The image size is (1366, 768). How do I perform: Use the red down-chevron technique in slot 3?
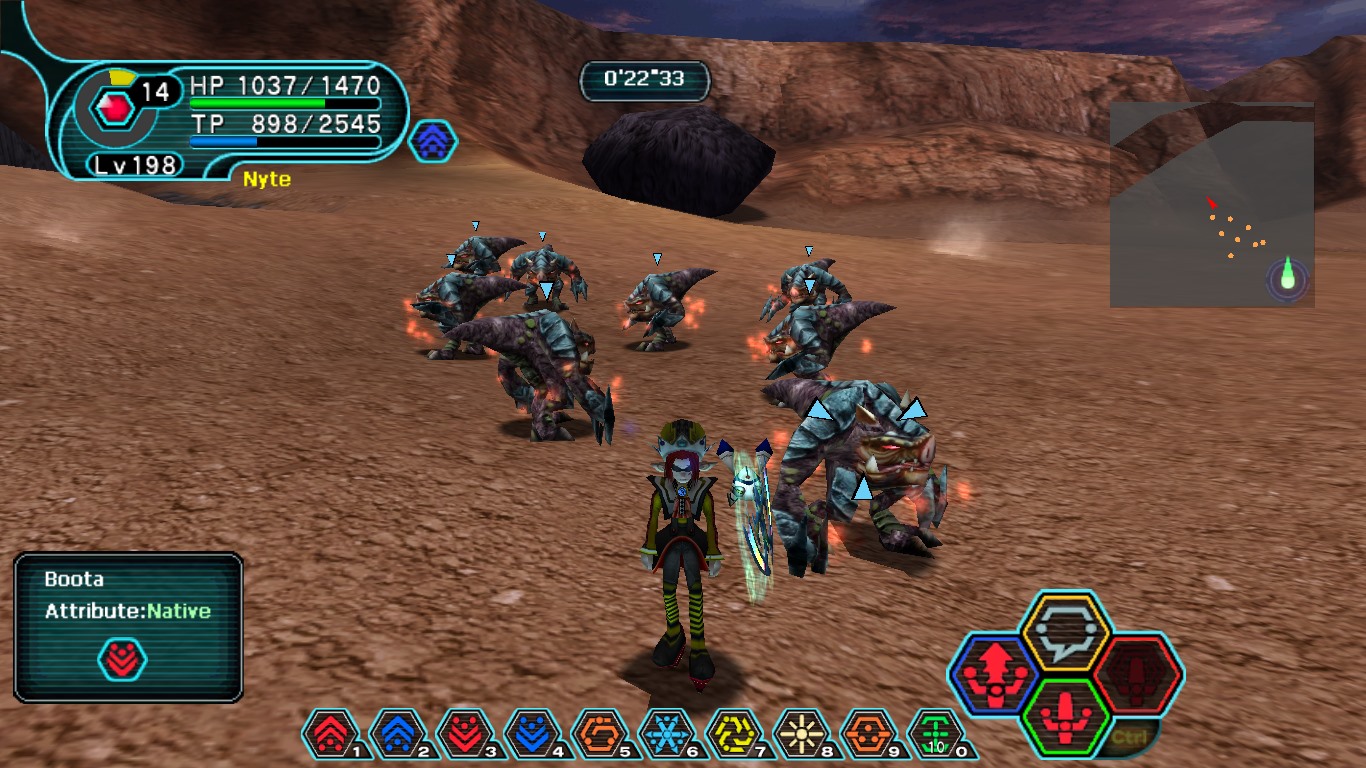(466, 734)
